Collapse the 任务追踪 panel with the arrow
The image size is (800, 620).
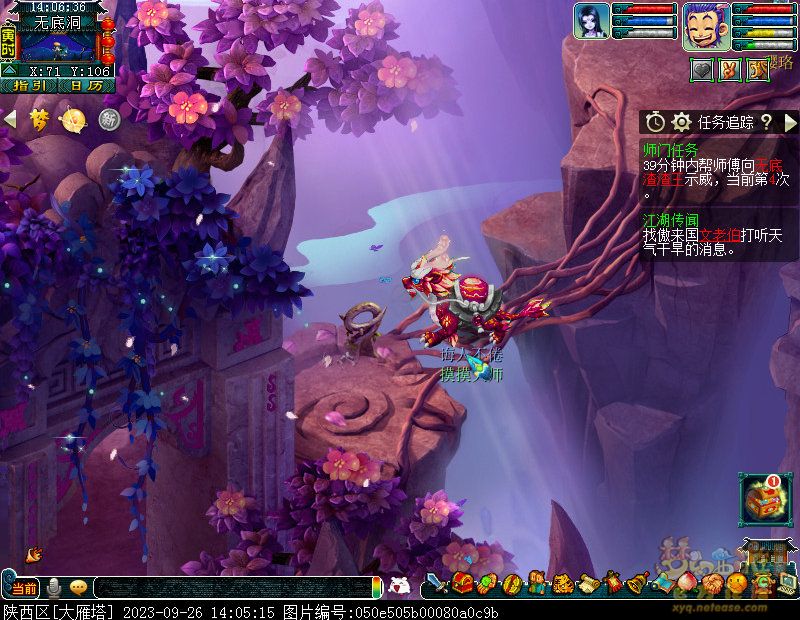[x=789, y=122]
